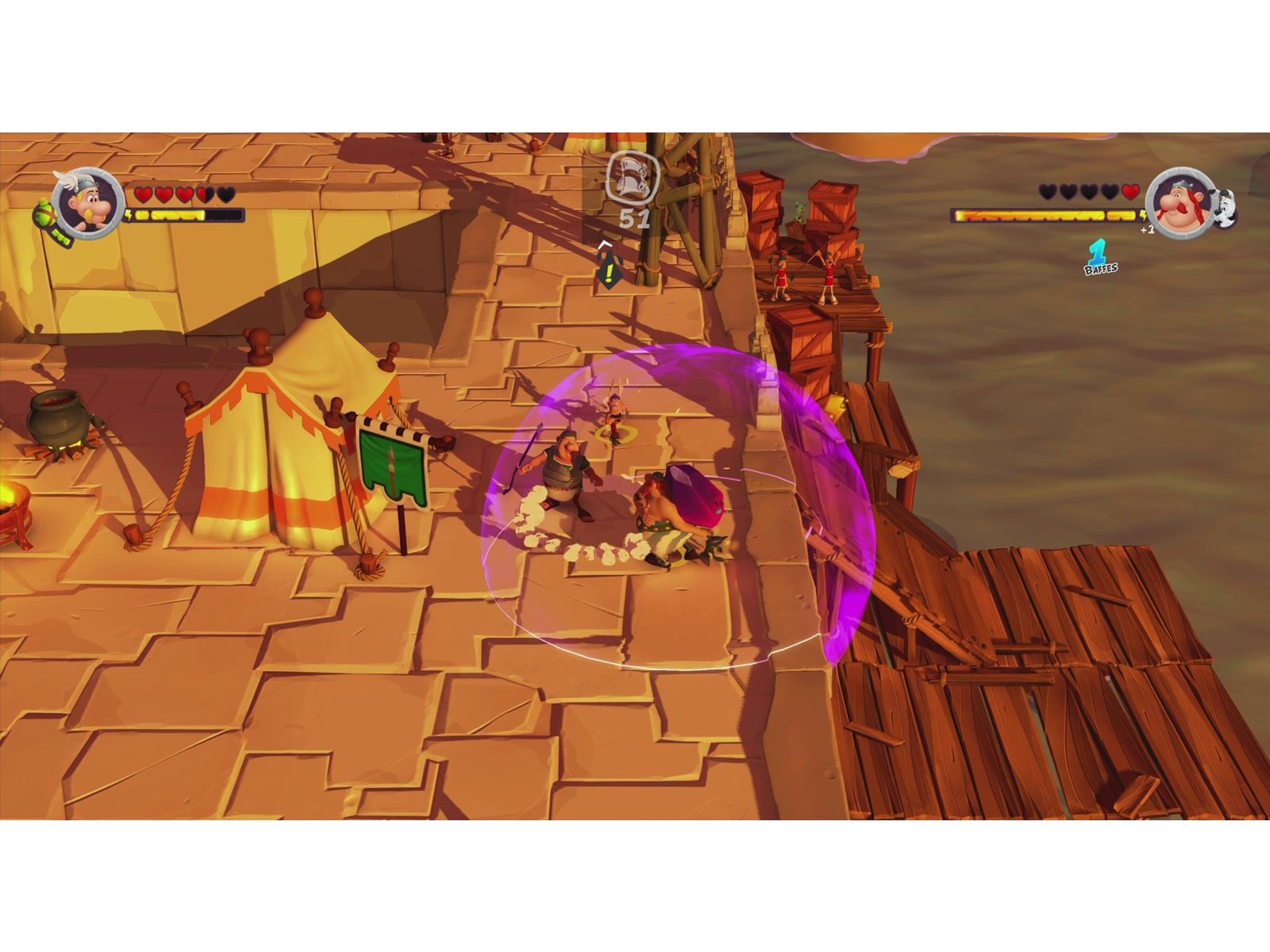1270x952 pixels.
Task: Click the lightning bolt on Asterix's energy bar
Action: point(129,215)
